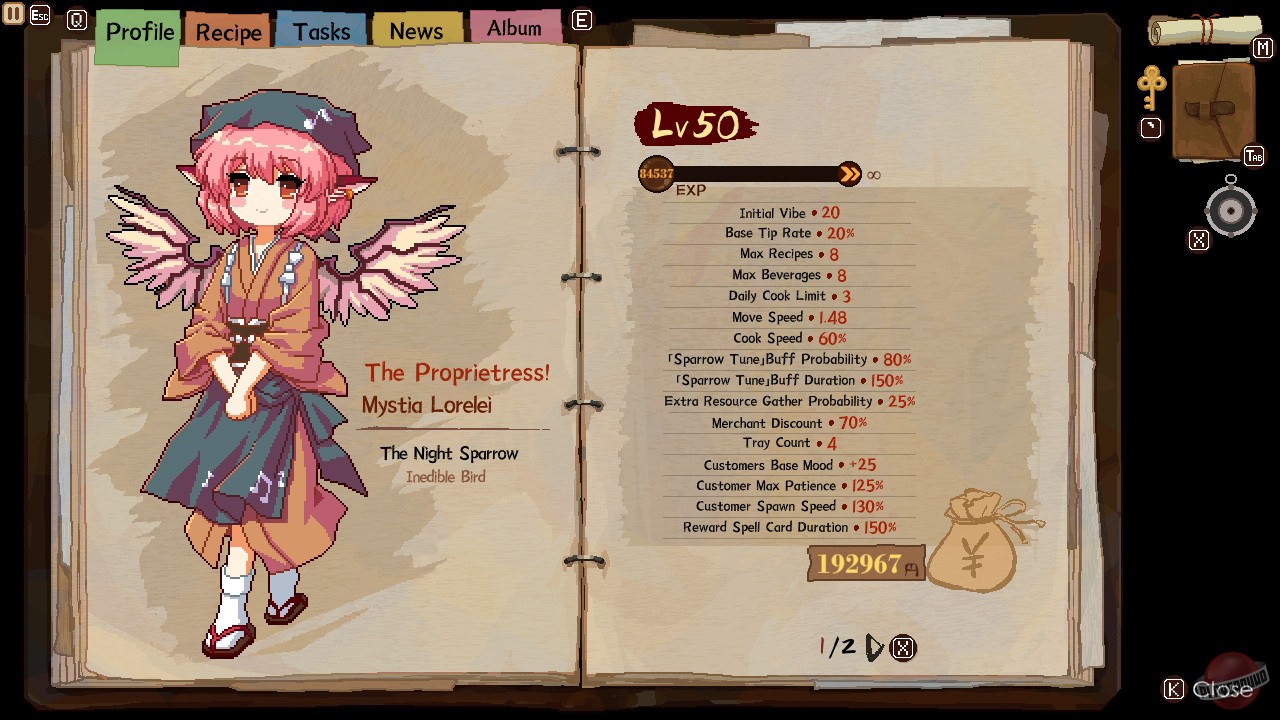
Task: Click the Esc key icon
Action: [40, 15]
